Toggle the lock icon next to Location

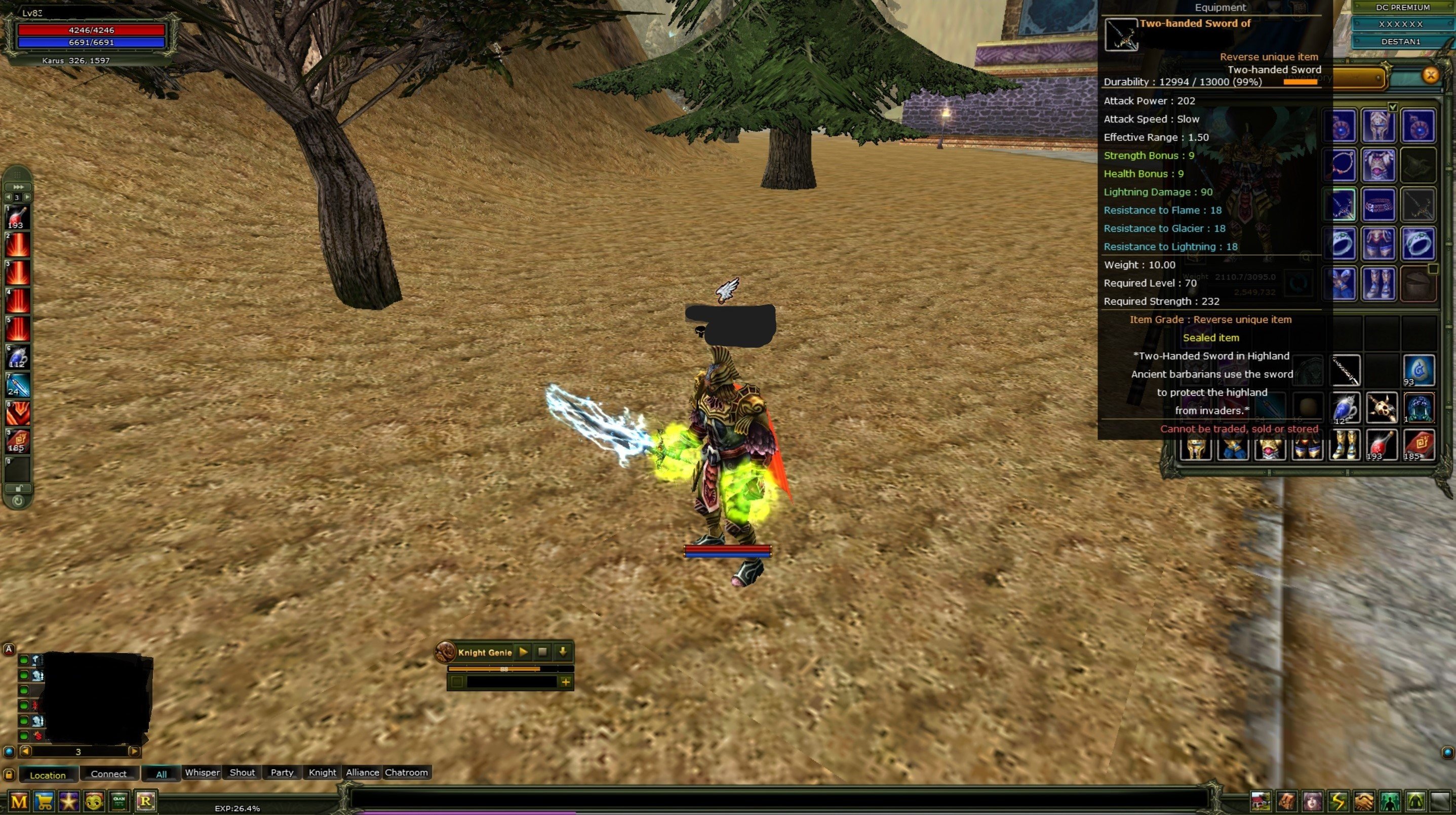click(10, 776)
